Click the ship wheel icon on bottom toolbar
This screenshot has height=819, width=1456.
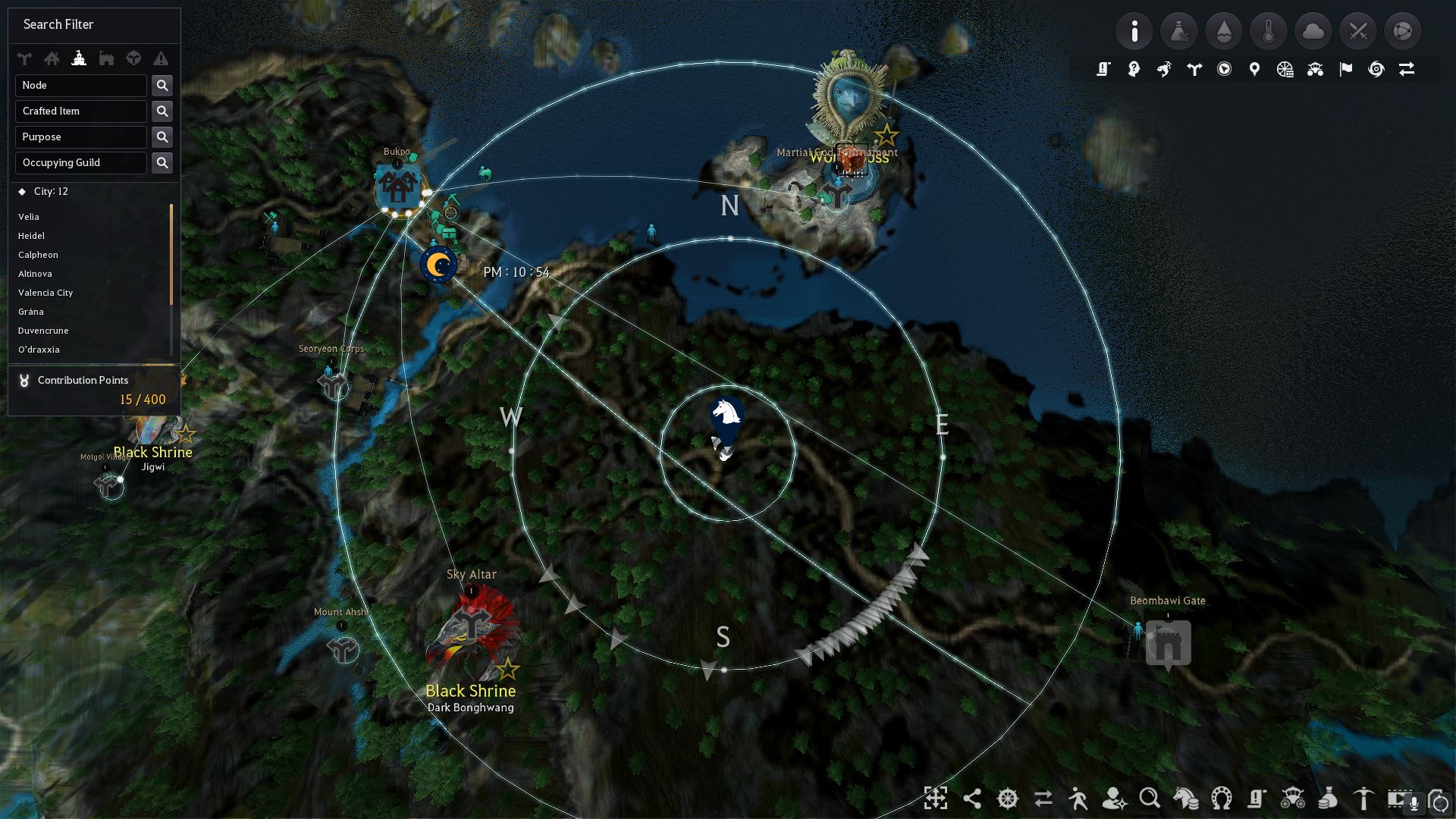(x=1007, y=799)
